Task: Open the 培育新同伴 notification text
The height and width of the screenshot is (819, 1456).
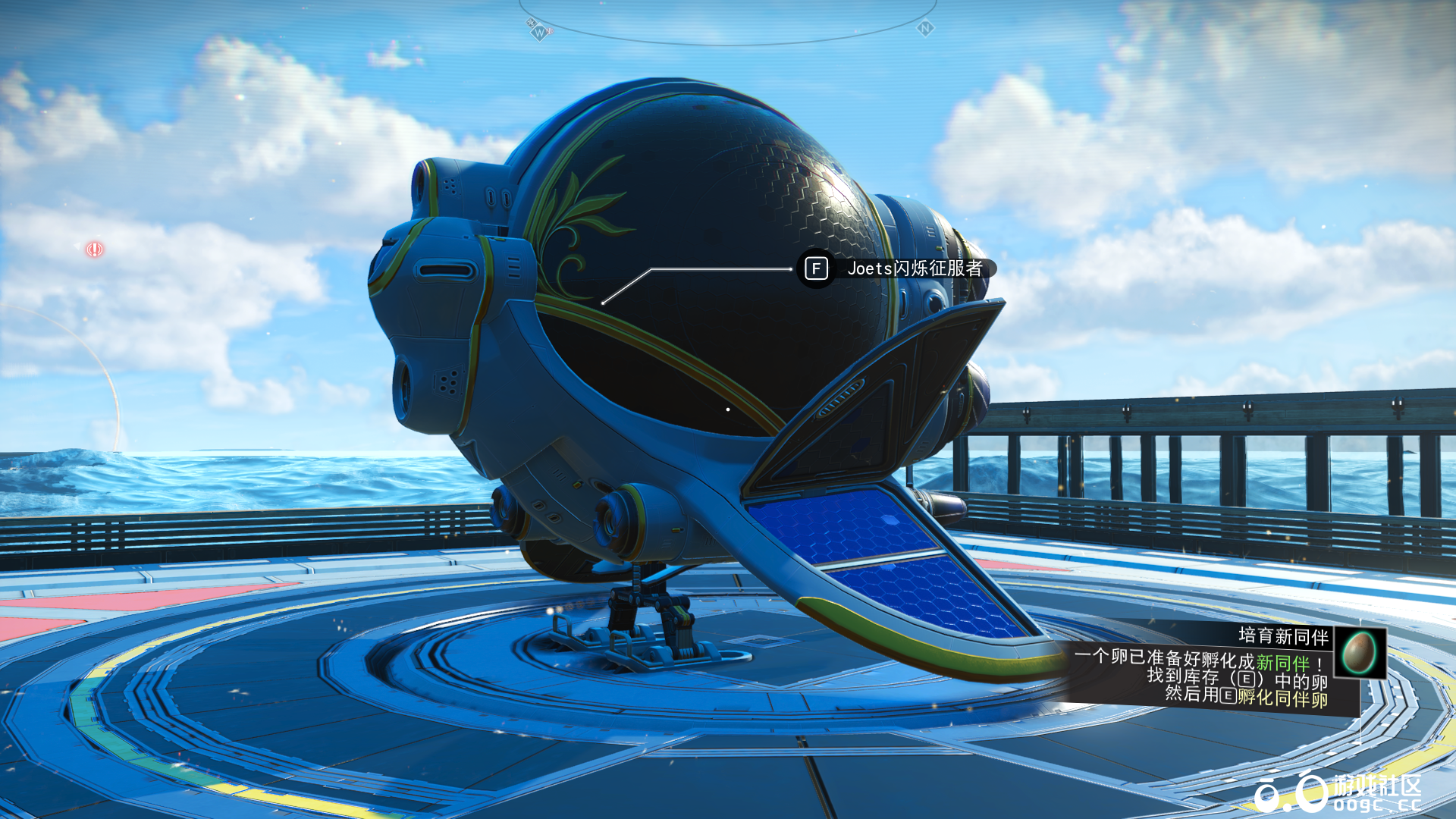Action: [x=1283, y=635]
